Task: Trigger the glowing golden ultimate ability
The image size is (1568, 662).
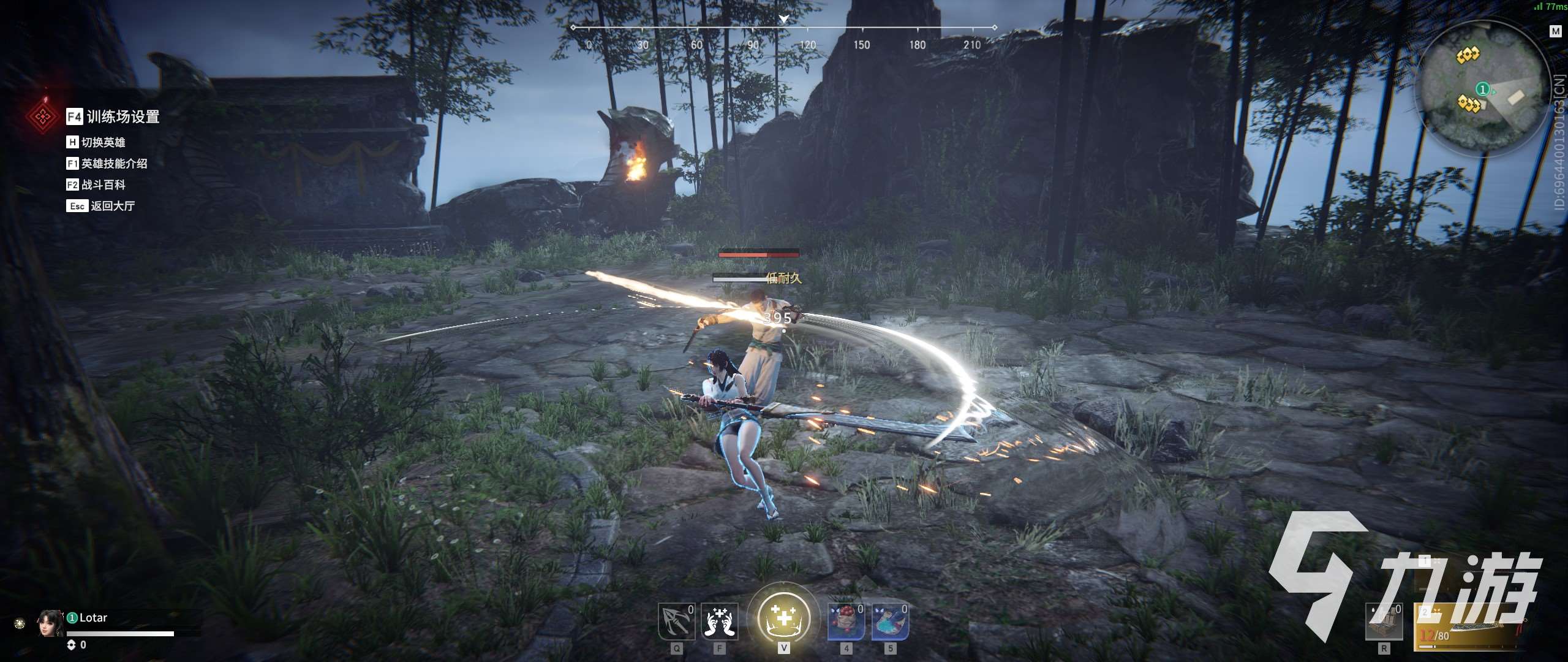Action: [x=783, y=618]
